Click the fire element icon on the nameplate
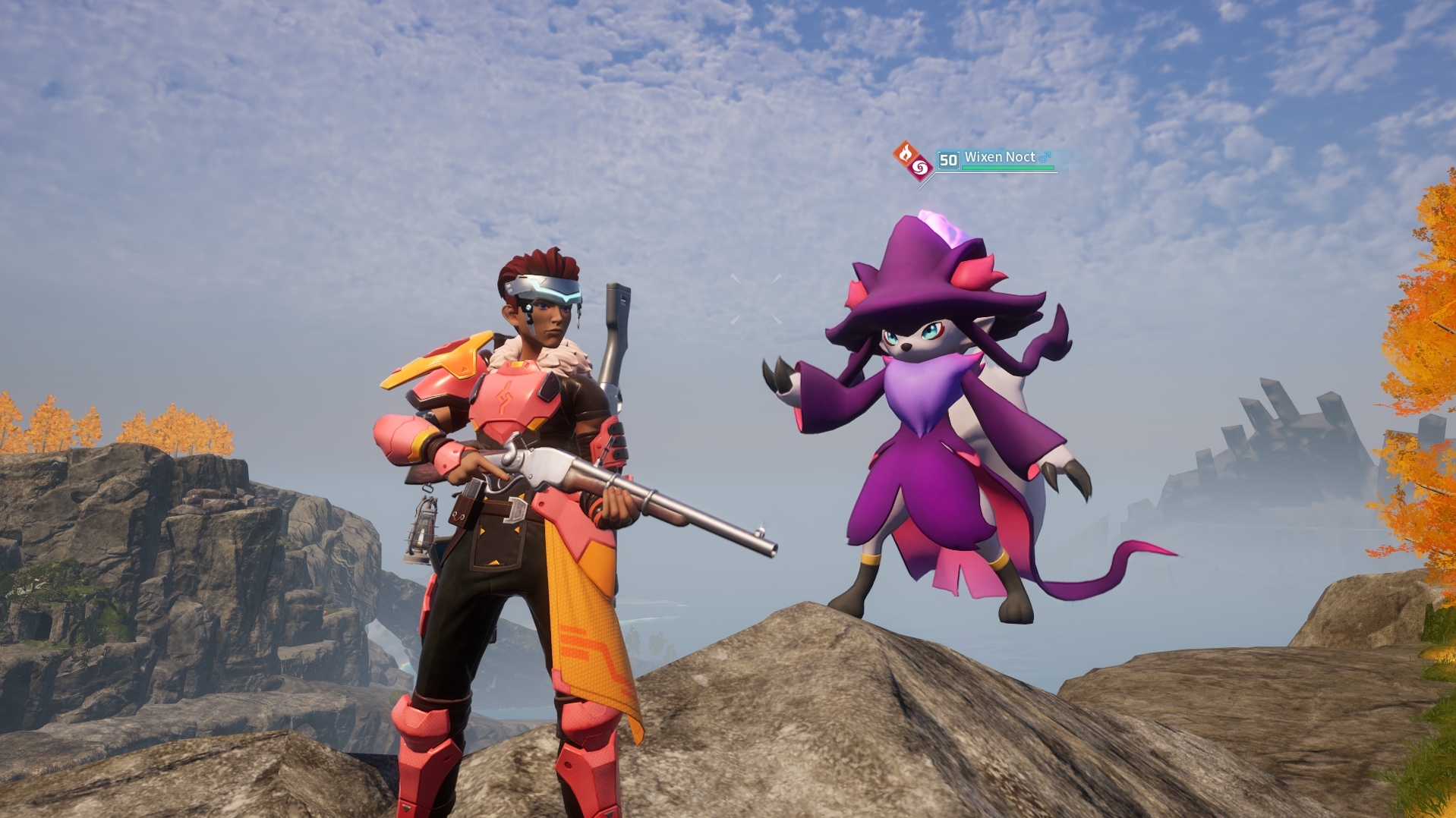 point(905,153)
